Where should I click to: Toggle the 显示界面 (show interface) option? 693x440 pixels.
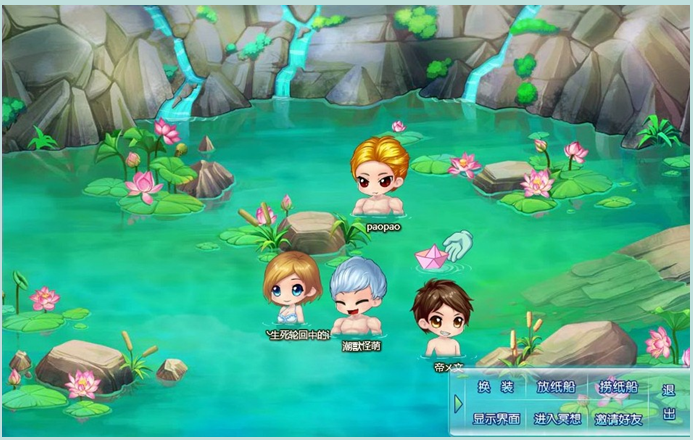click(x=496, y=418)
